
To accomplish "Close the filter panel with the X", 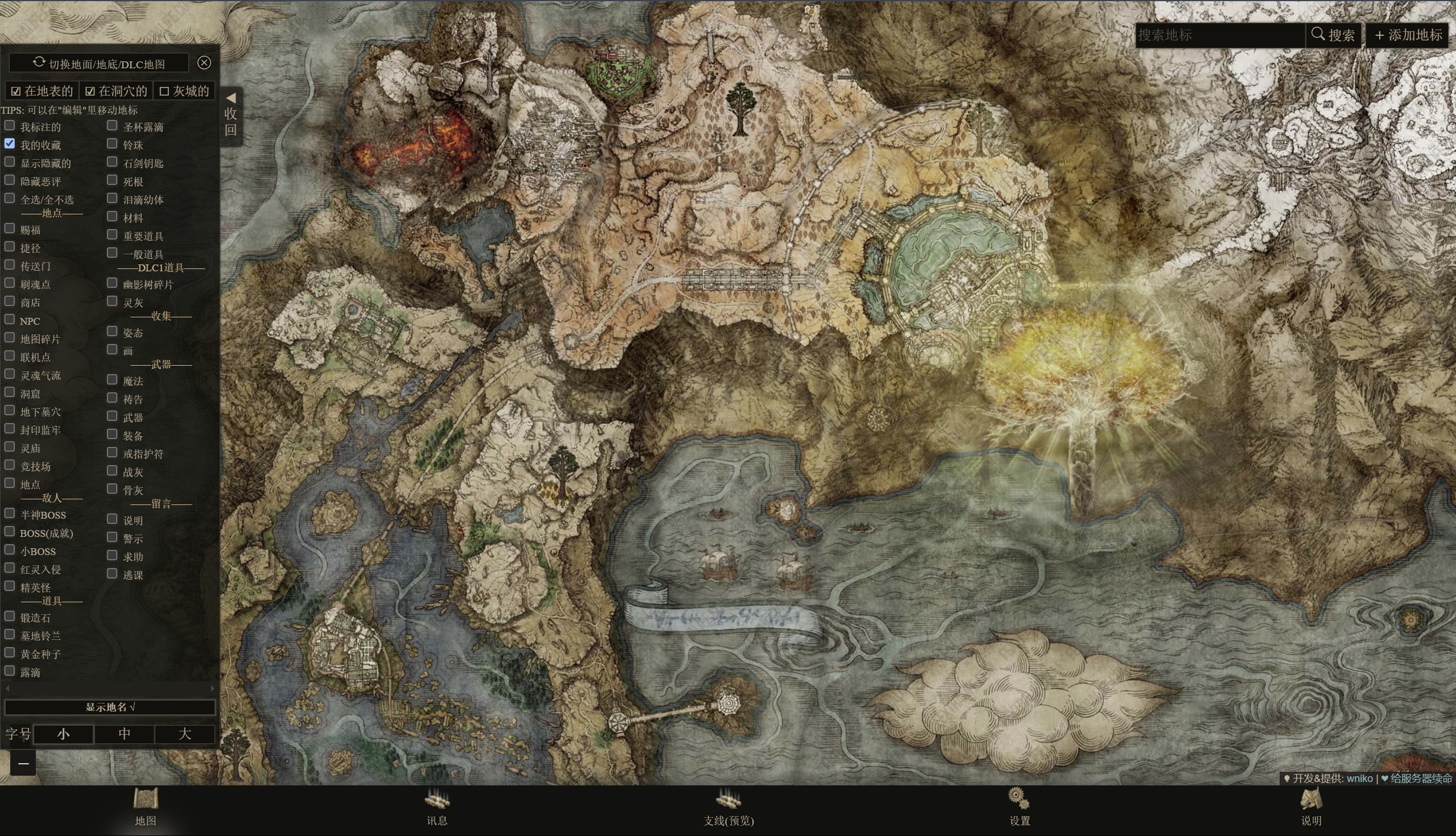I will (x=204, y=63).
